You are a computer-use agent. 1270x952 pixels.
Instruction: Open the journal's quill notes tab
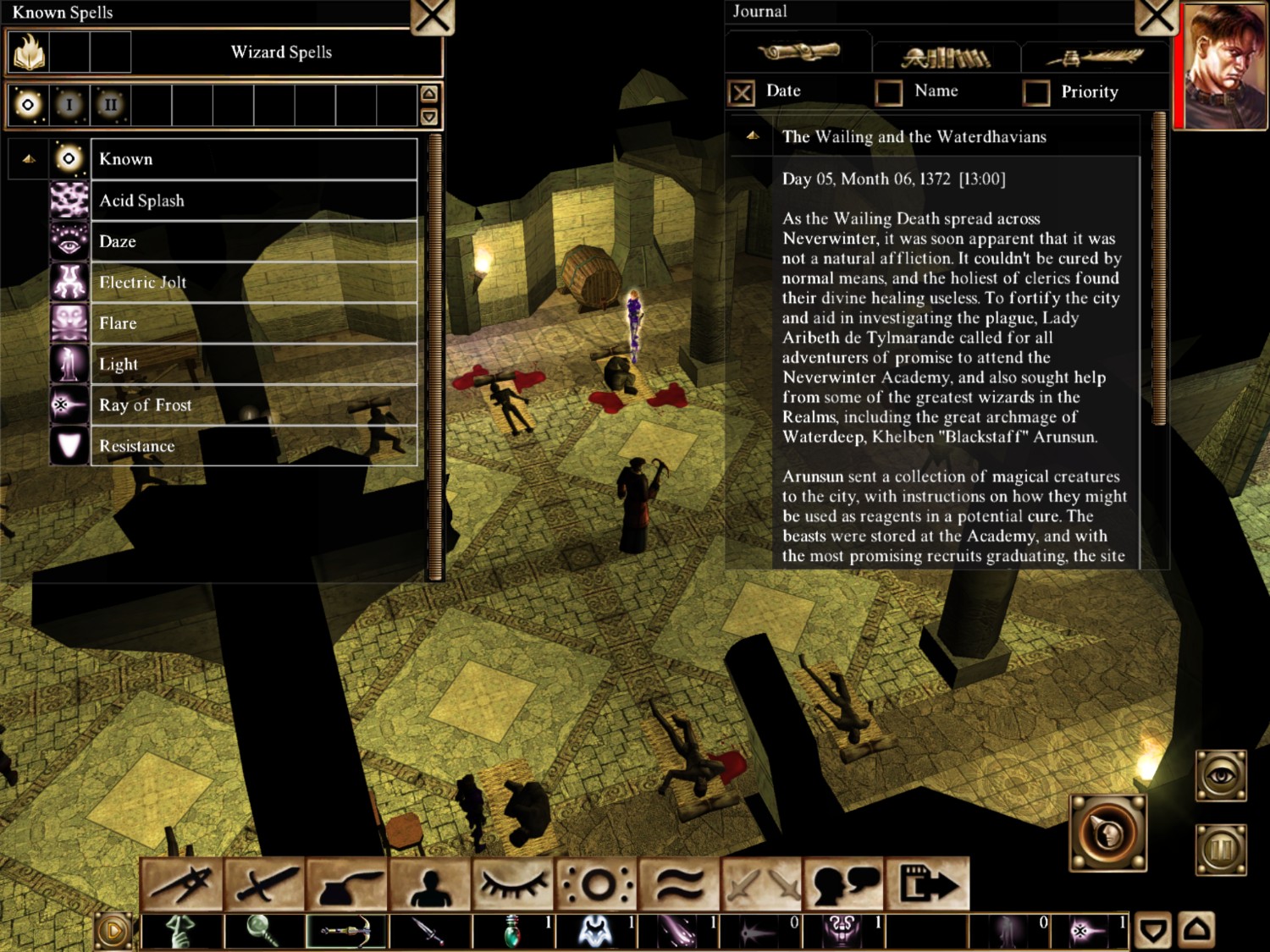1094,58
